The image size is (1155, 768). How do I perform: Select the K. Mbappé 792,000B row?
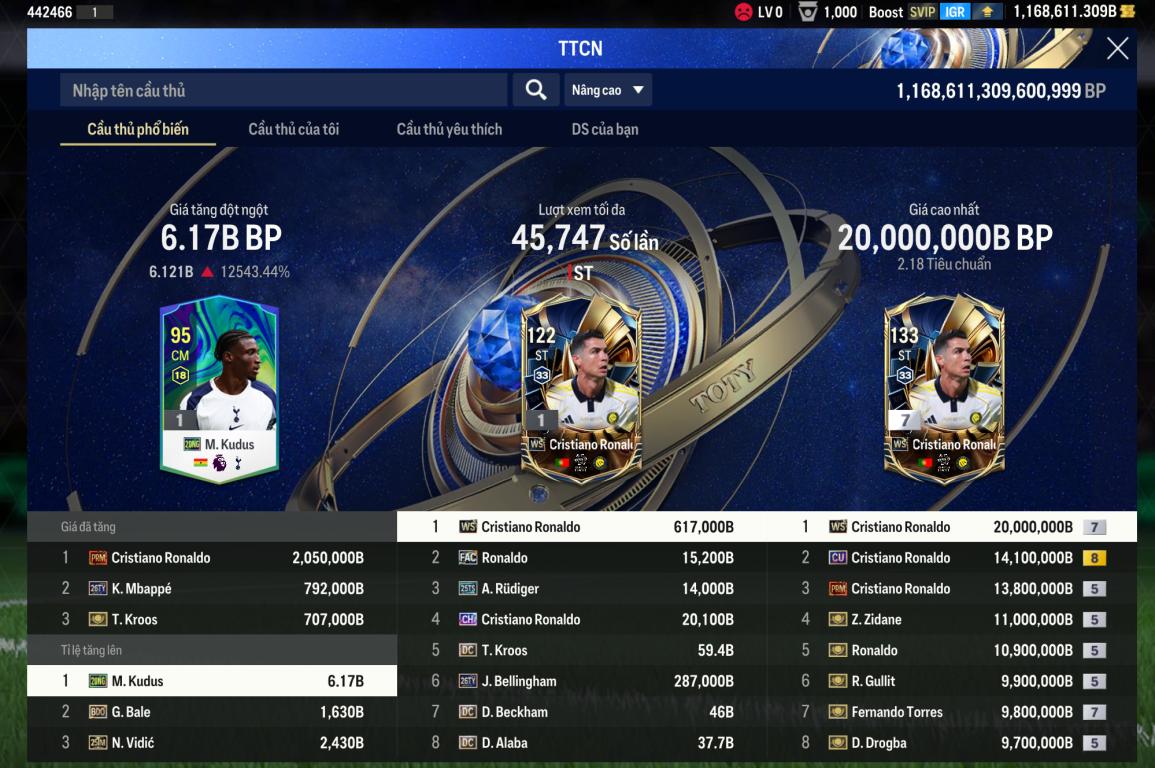coord(212,589)
